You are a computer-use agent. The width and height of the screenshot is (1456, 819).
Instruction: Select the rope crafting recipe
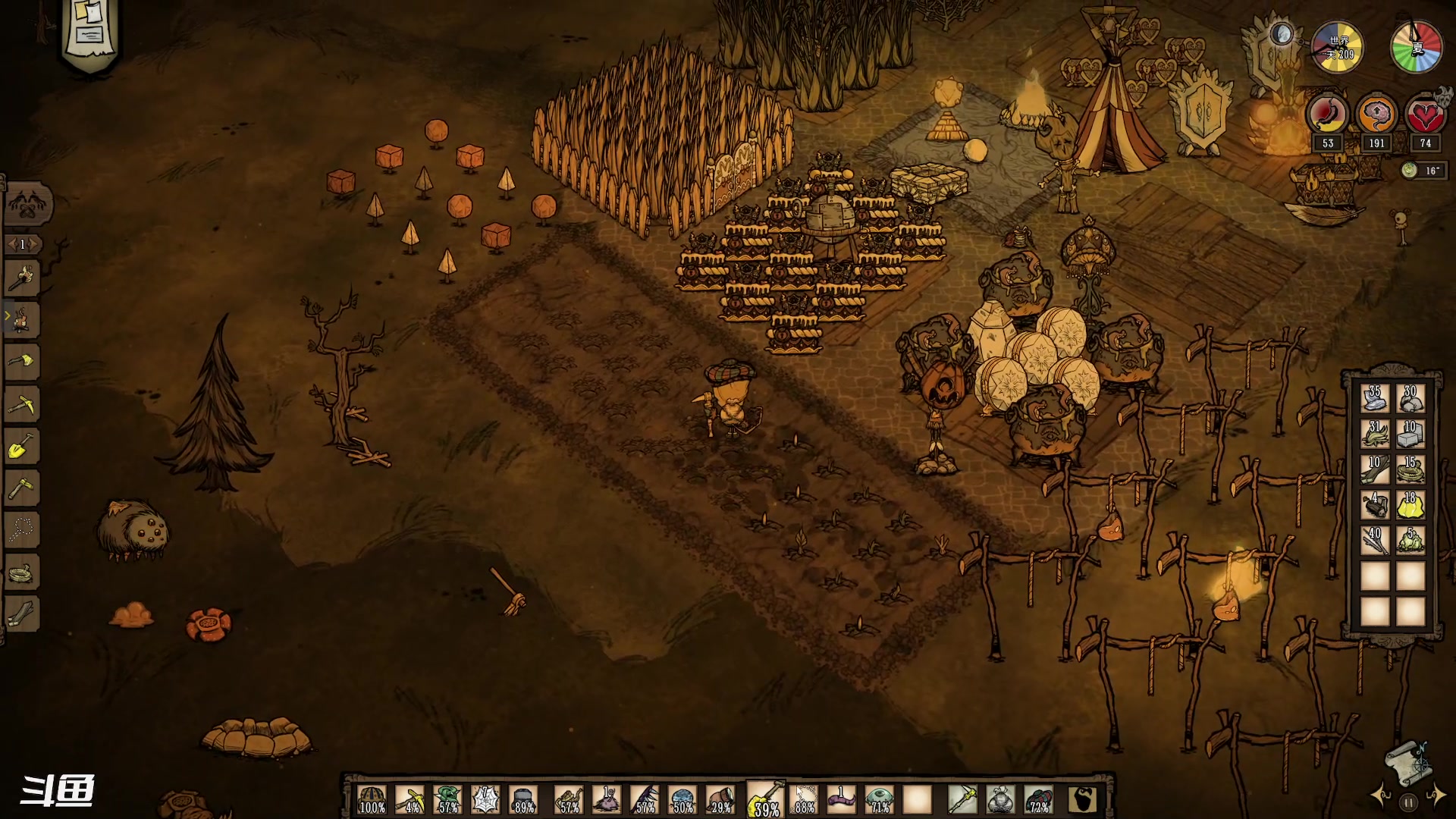click(22, 572)
